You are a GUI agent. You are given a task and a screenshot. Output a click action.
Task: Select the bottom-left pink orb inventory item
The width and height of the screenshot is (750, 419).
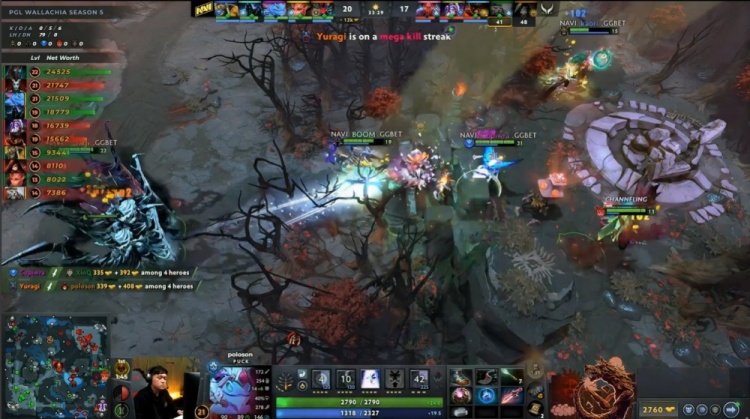(x=460, y=396)
